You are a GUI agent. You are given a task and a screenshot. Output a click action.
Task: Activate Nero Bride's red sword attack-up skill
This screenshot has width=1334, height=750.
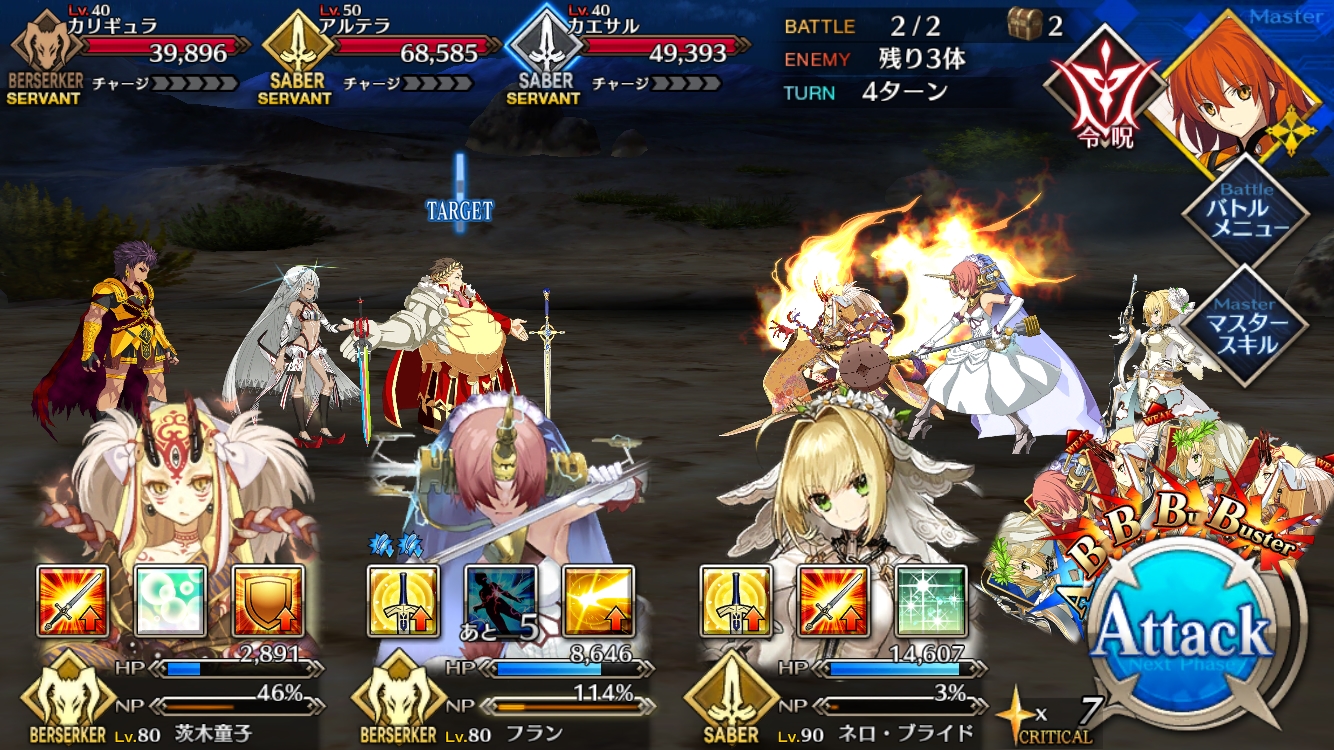pyautogui.click(x=834, y=601)
